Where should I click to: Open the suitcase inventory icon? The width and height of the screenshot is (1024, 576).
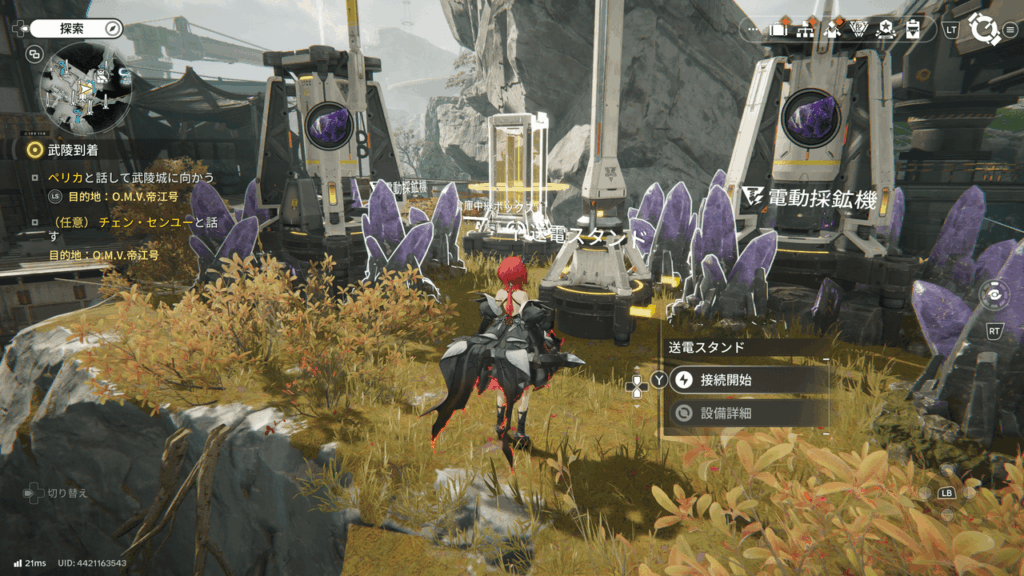click(x=779, y=30)
